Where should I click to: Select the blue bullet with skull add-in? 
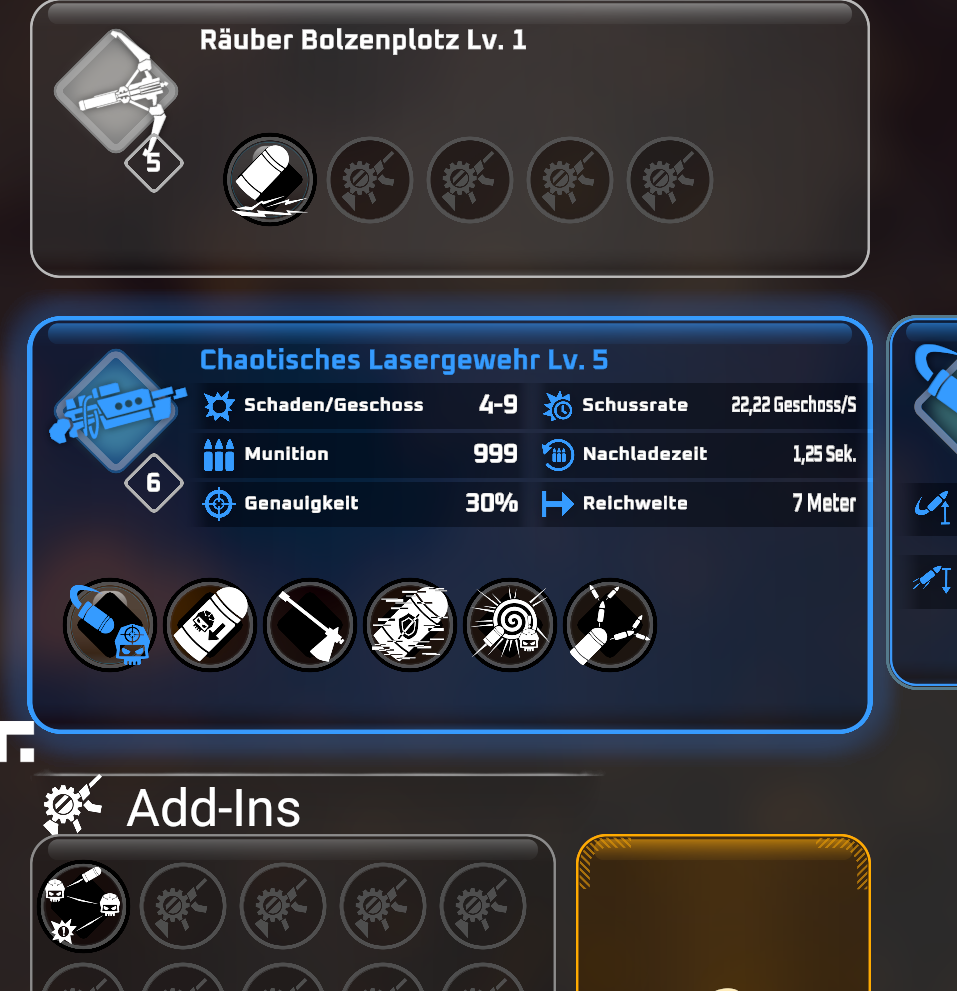pos(110,625)
